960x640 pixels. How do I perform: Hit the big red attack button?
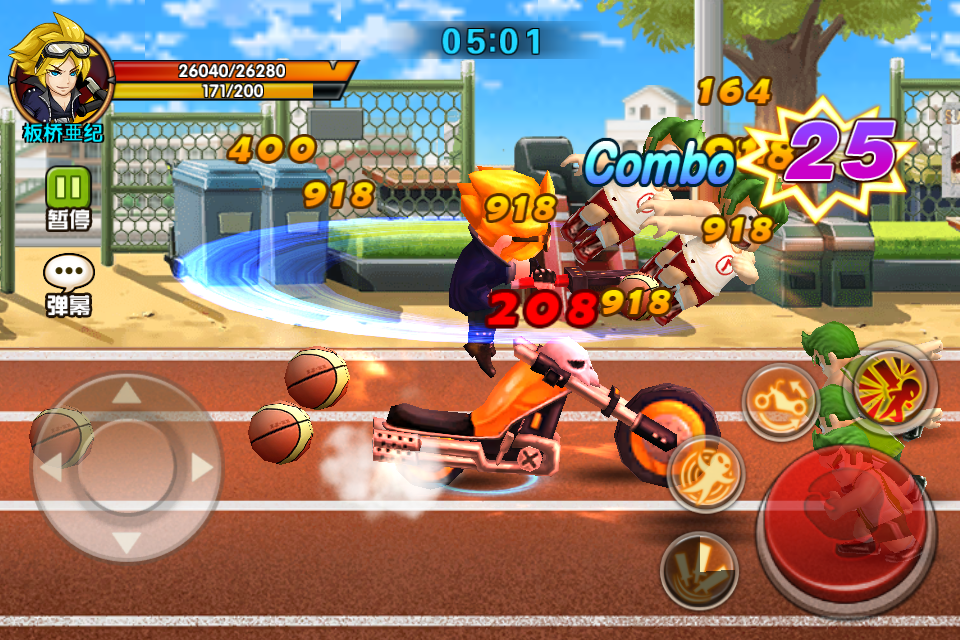click(x=848, y=528)
